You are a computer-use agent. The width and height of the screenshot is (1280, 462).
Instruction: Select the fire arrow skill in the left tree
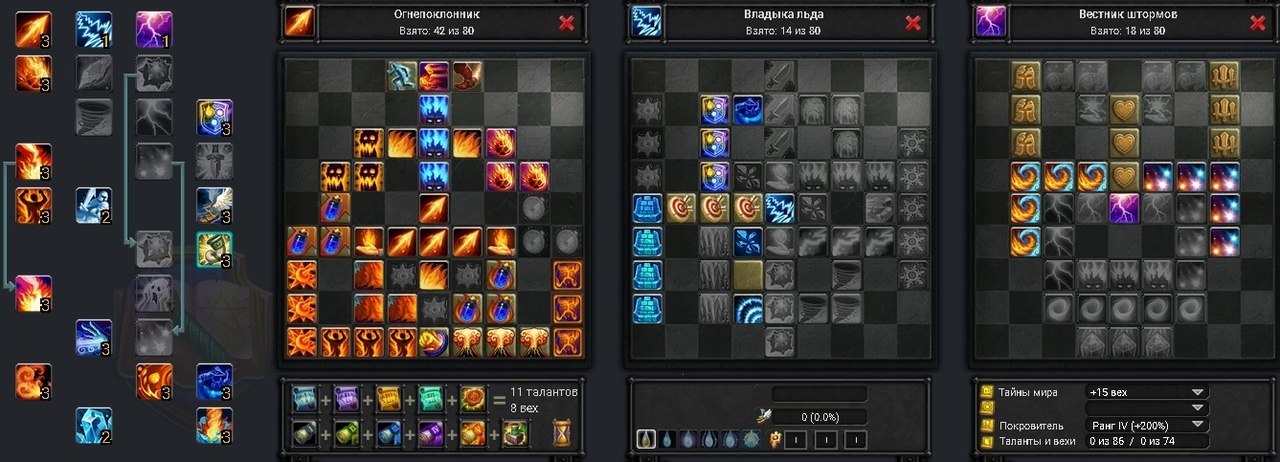click(33, 29)
